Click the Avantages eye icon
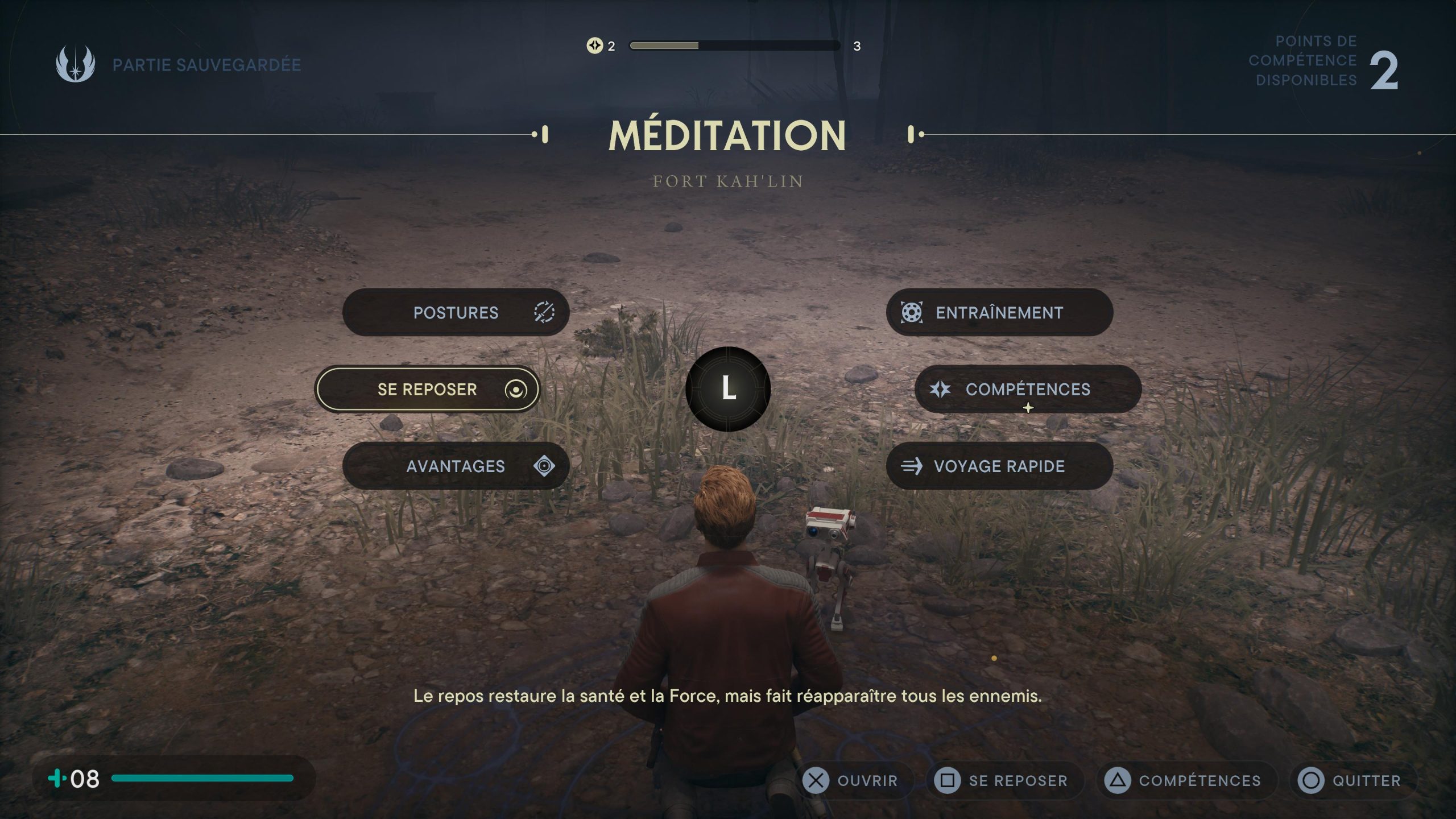This screenshot has height=819, width=1456. [544, 465]
